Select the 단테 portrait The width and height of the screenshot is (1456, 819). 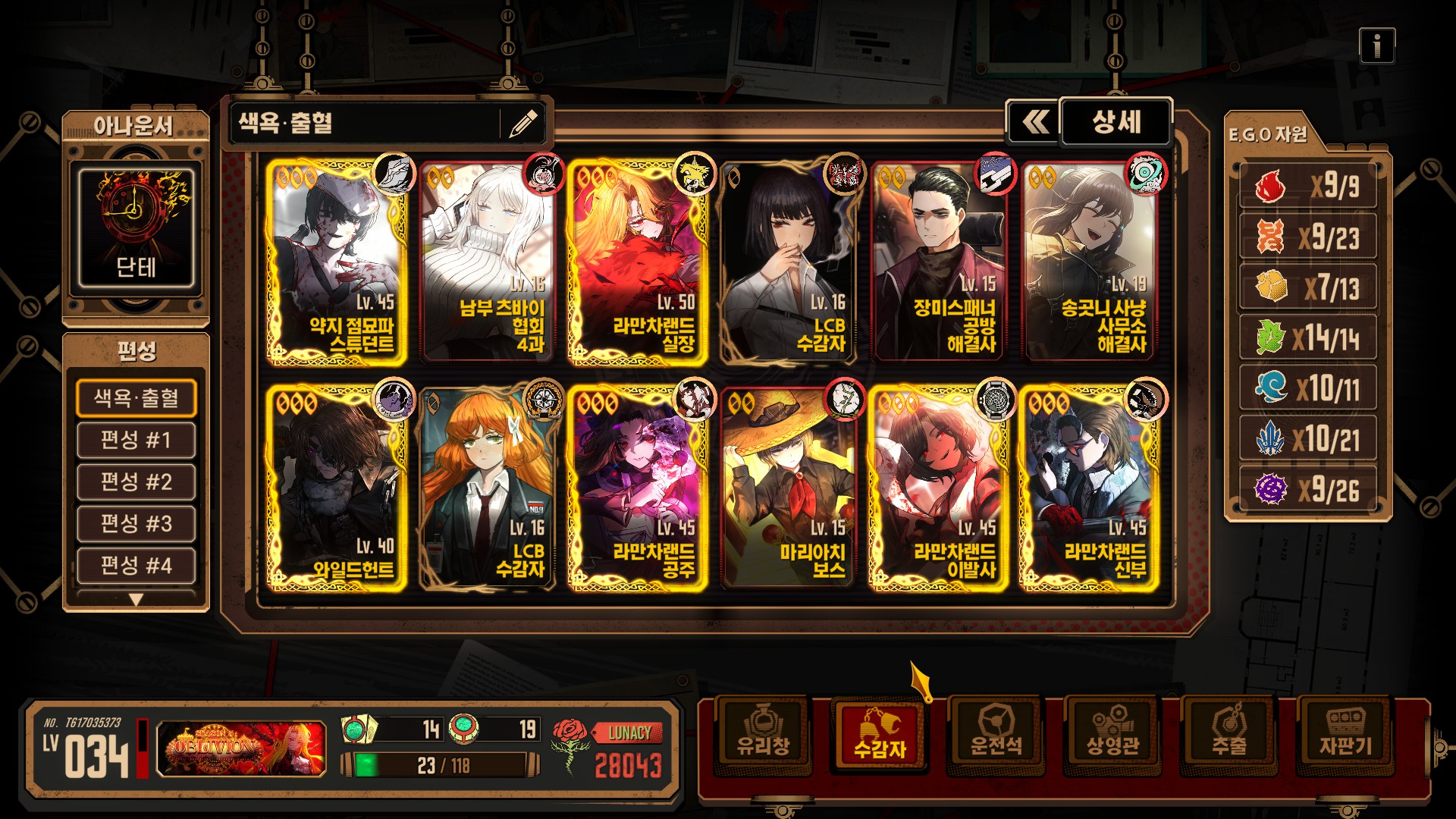pos(136,227)
